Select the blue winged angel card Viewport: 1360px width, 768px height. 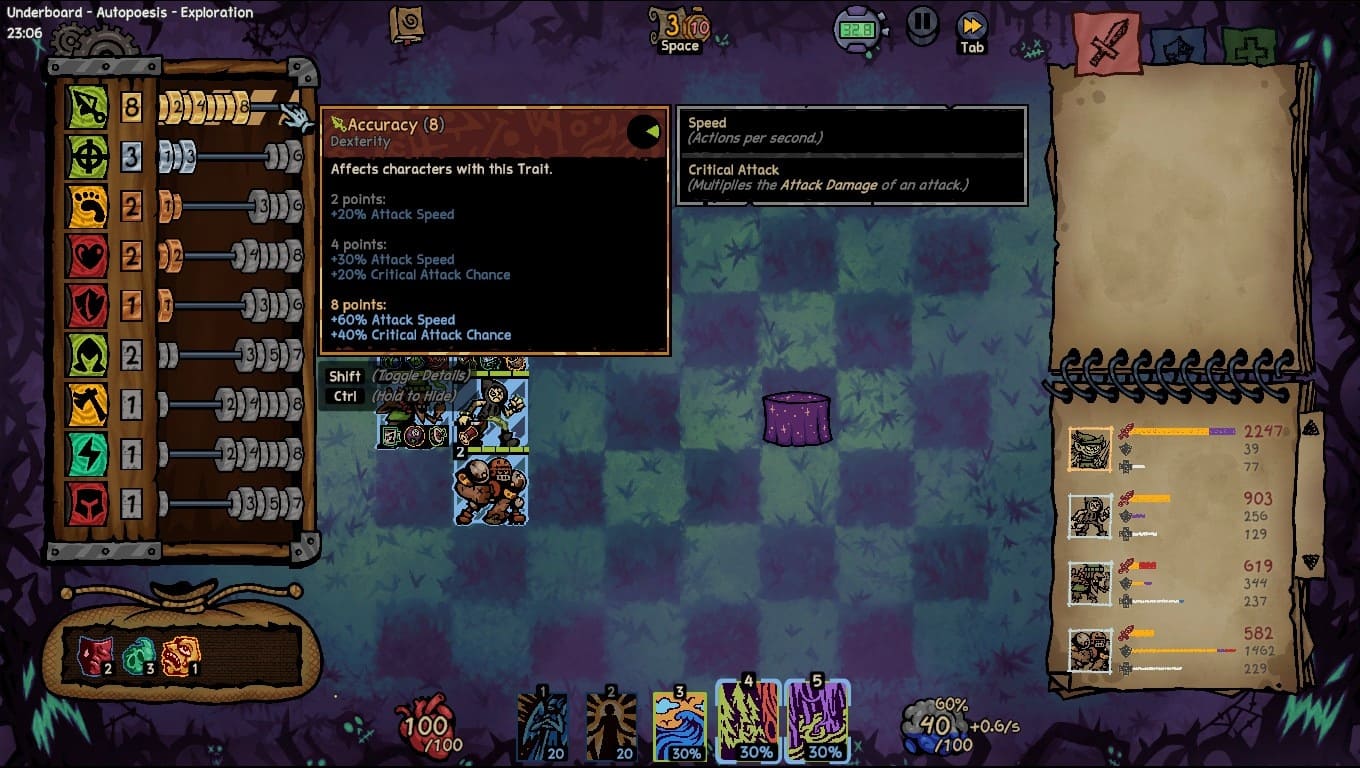tap(542, 725)
